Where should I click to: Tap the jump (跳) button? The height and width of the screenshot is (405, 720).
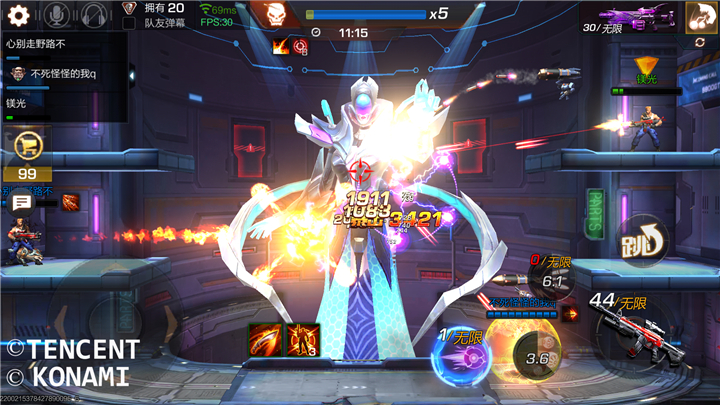[642, 240]
